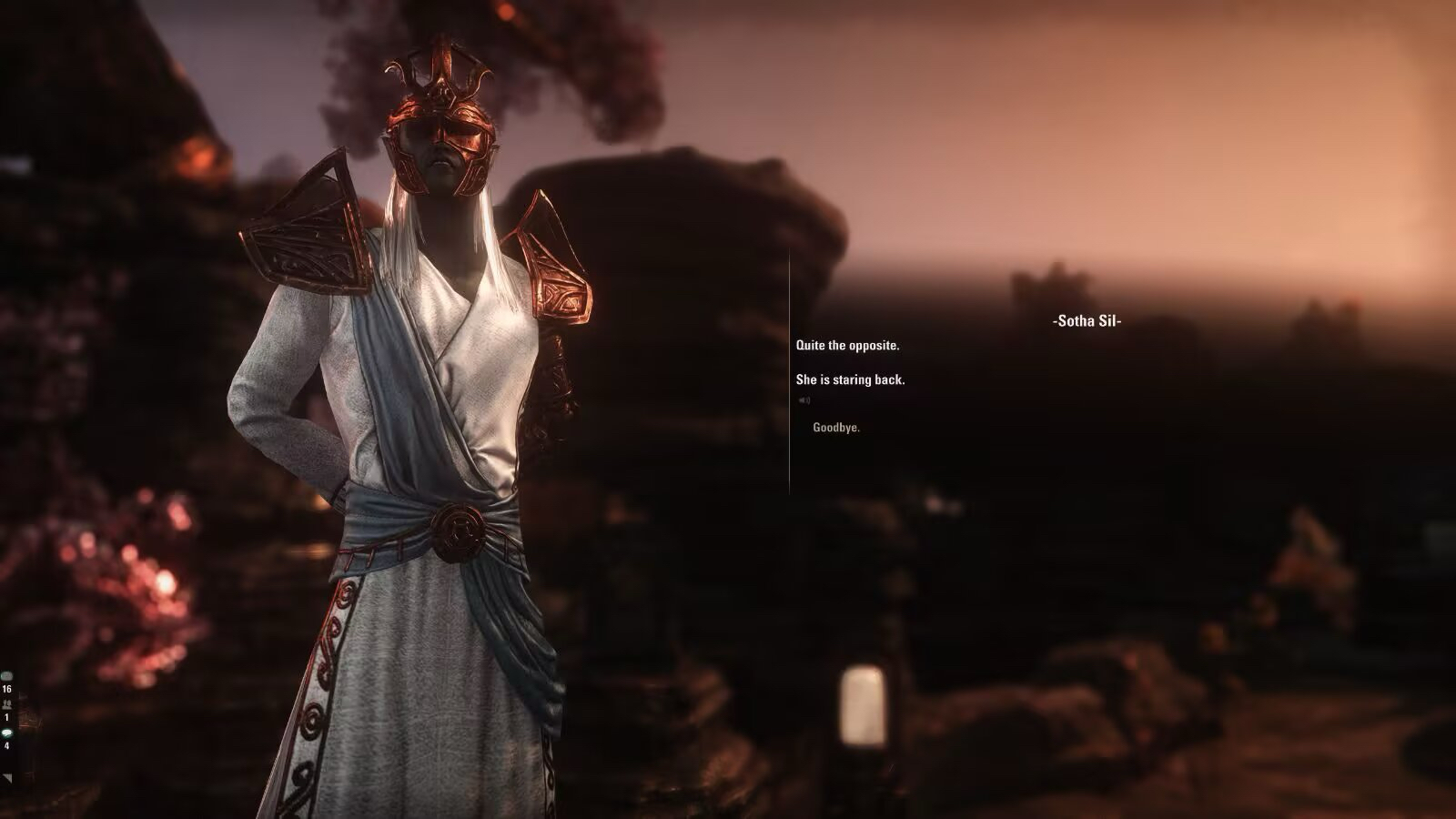Open the friends icon showing 1
The height and width of the screenshot is (819, 1456).
[7, 704]
